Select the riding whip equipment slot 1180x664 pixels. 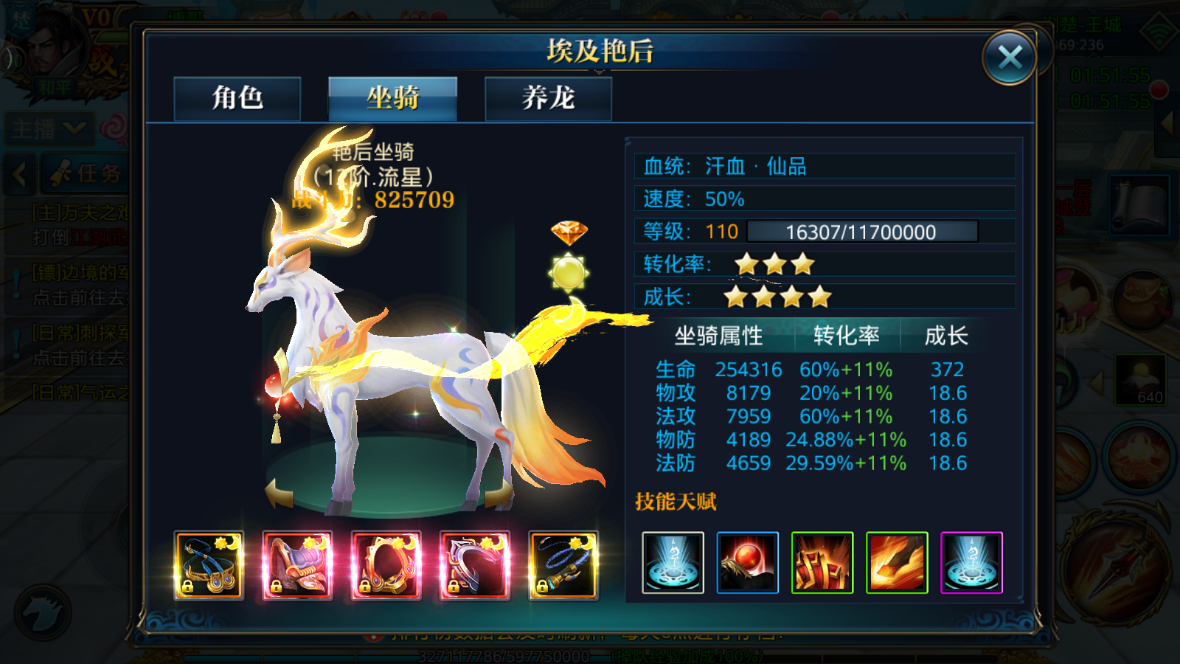tap(563, 565)
